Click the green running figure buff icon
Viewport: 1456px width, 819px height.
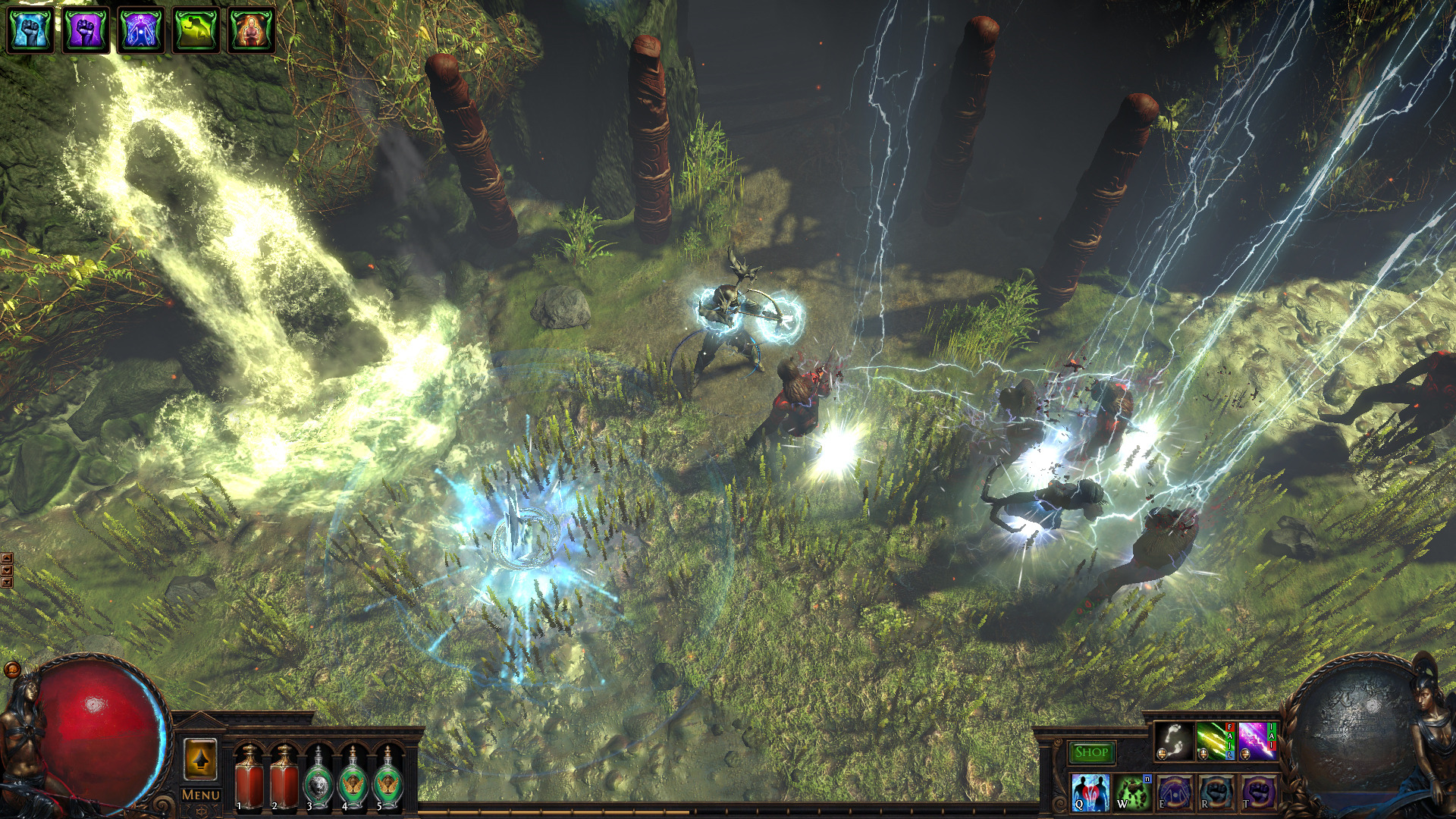(196, 30)
